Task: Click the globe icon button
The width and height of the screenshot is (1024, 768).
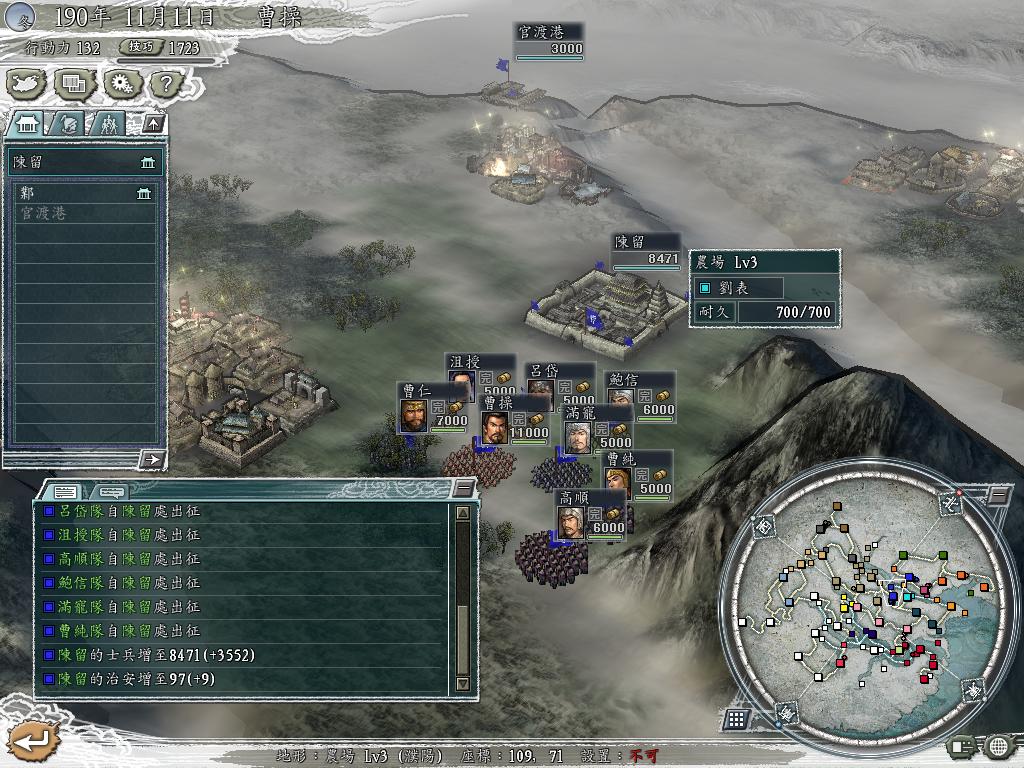Action: point(997,745)
